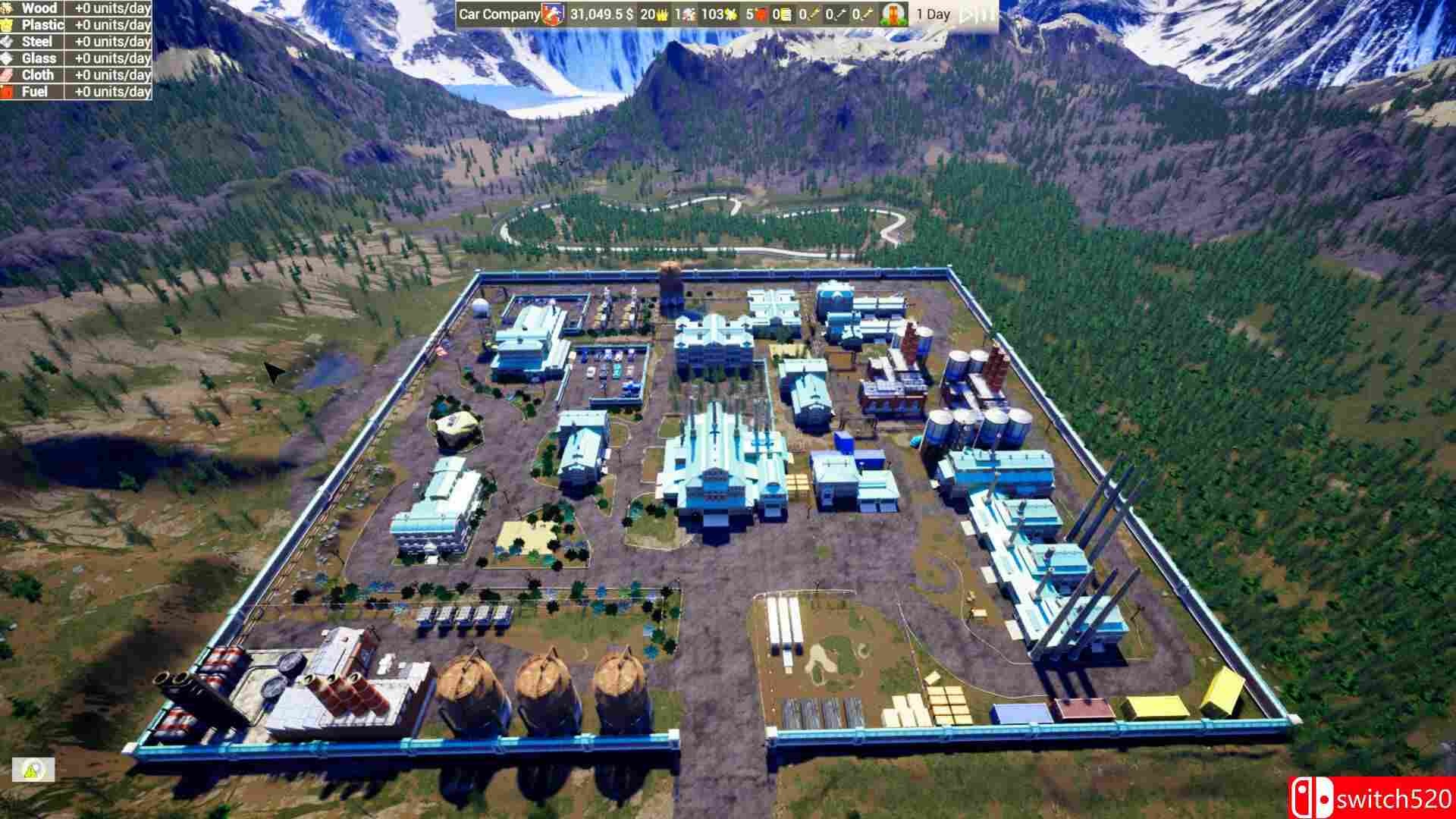Screen dimensions: 1456x819
Task: Select the Plastic resource icon
Action: pos(8,25)
